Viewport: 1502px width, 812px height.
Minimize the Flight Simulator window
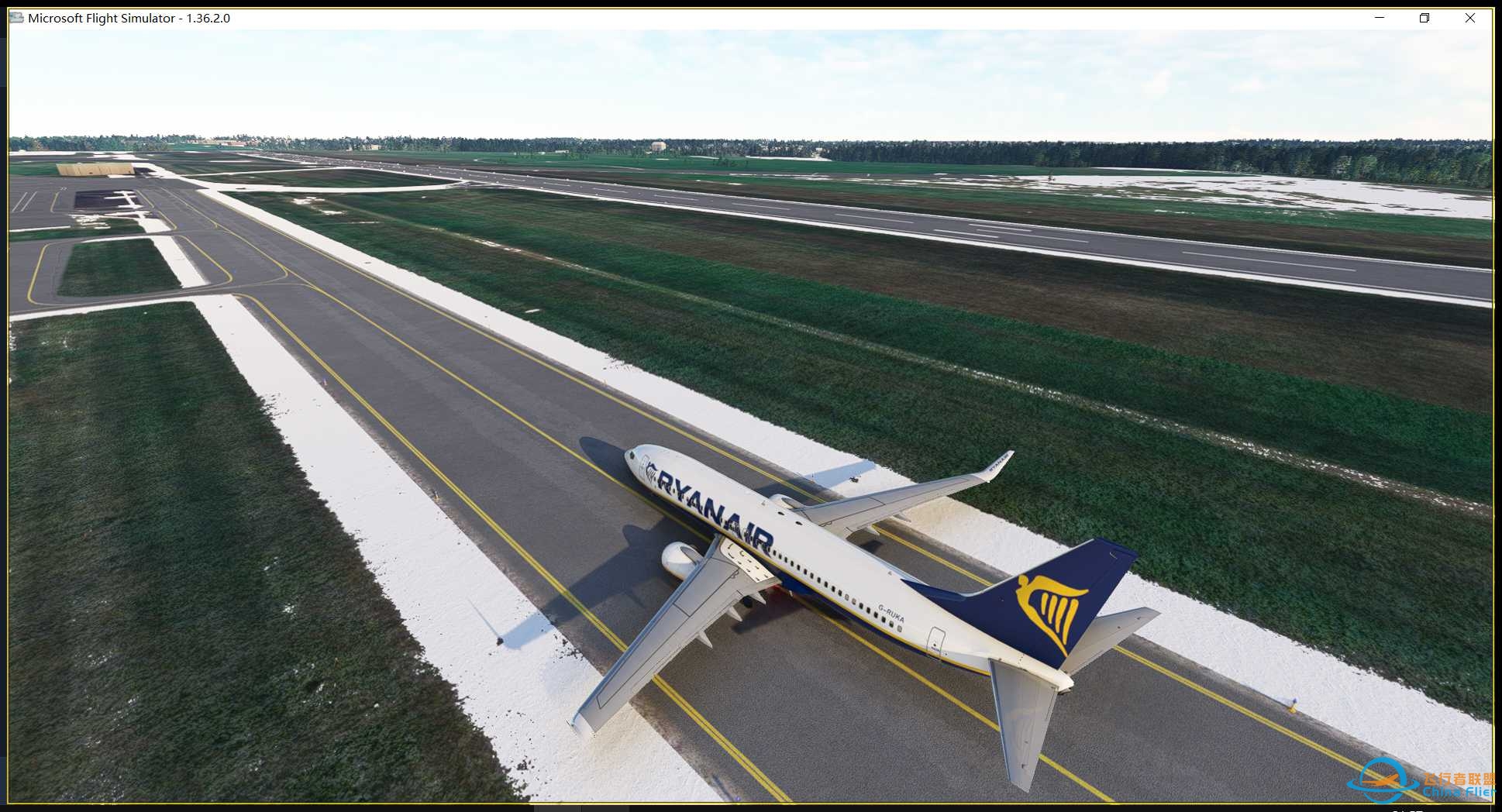click(x=1380, y=18)
